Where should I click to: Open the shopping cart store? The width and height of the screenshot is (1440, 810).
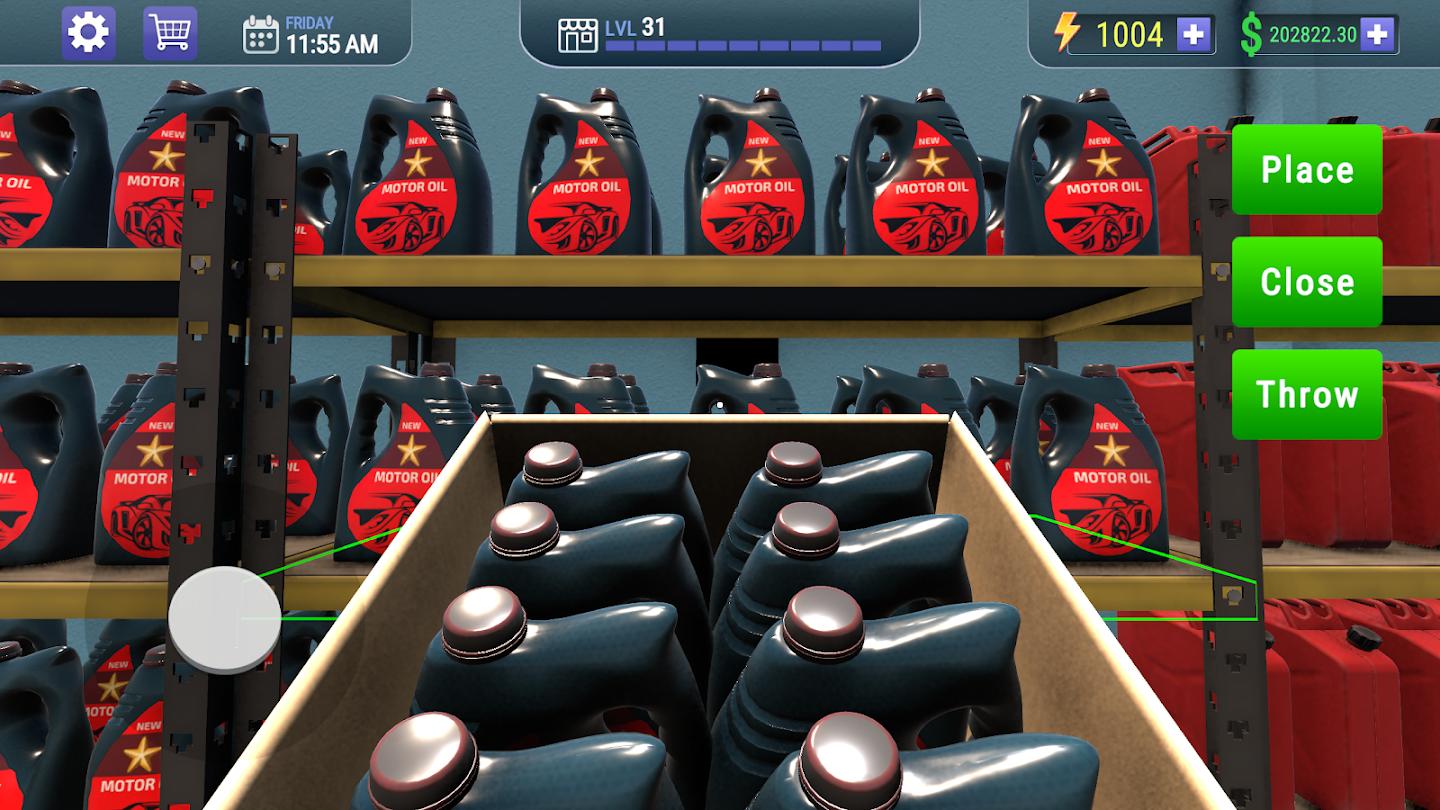coord(170,32)
